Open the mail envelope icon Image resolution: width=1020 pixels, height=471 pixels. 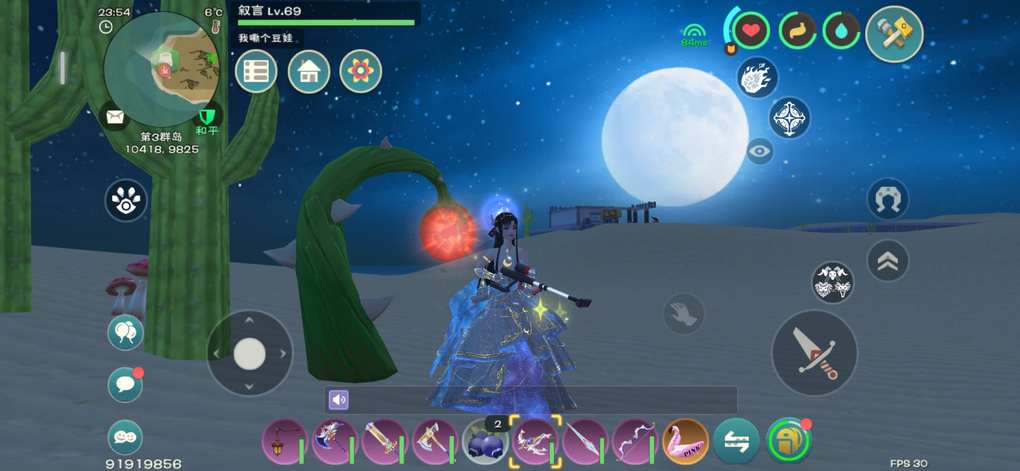tap(116, 117)
